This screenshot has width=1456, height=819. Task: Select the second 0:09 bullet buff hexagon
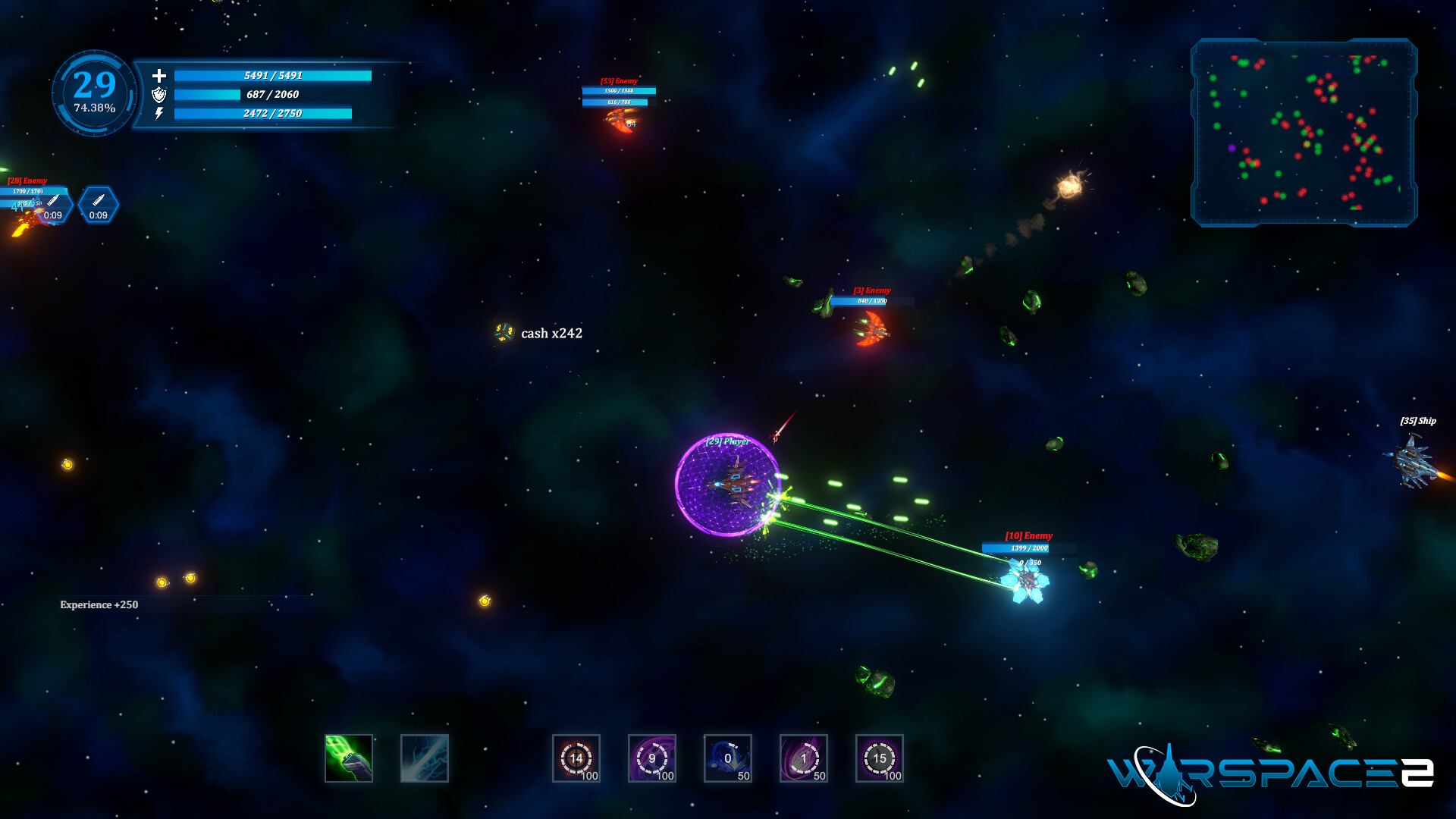click(x=99, y=206)
